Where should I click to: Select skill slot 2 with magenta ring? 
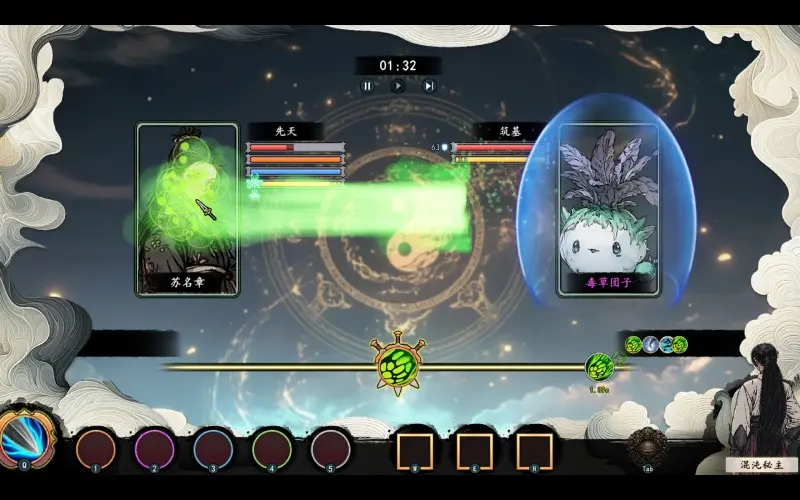155,448
